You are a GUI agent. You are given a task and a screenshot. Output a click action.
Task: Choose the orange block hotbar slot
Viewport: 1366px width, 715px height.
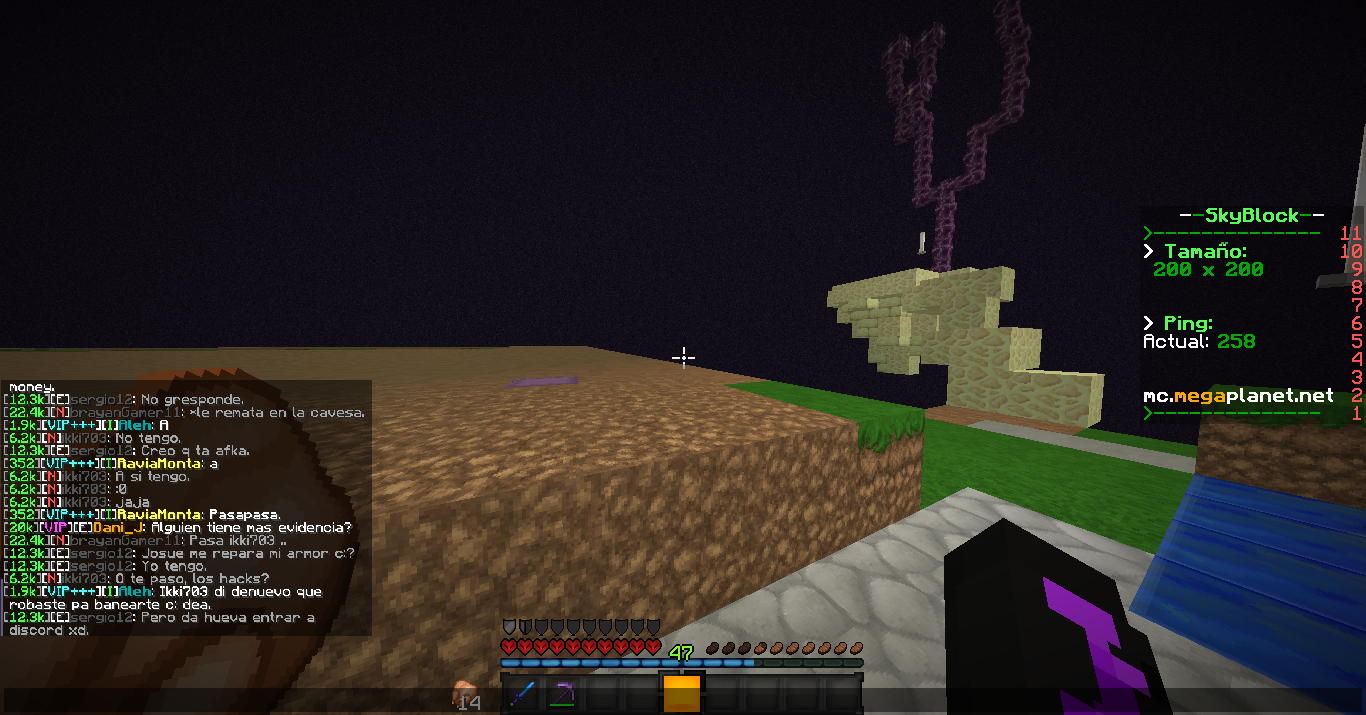click(682, 693)
